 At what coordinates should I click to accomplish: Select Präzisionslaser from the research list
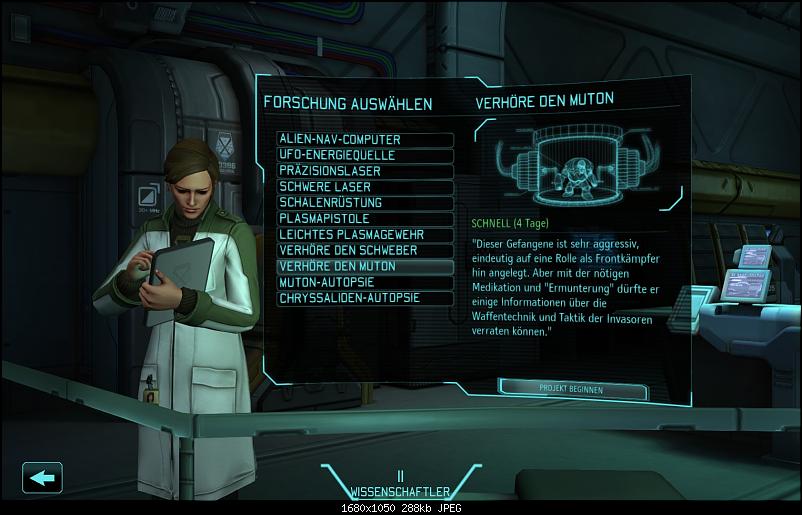coord(365,171)
